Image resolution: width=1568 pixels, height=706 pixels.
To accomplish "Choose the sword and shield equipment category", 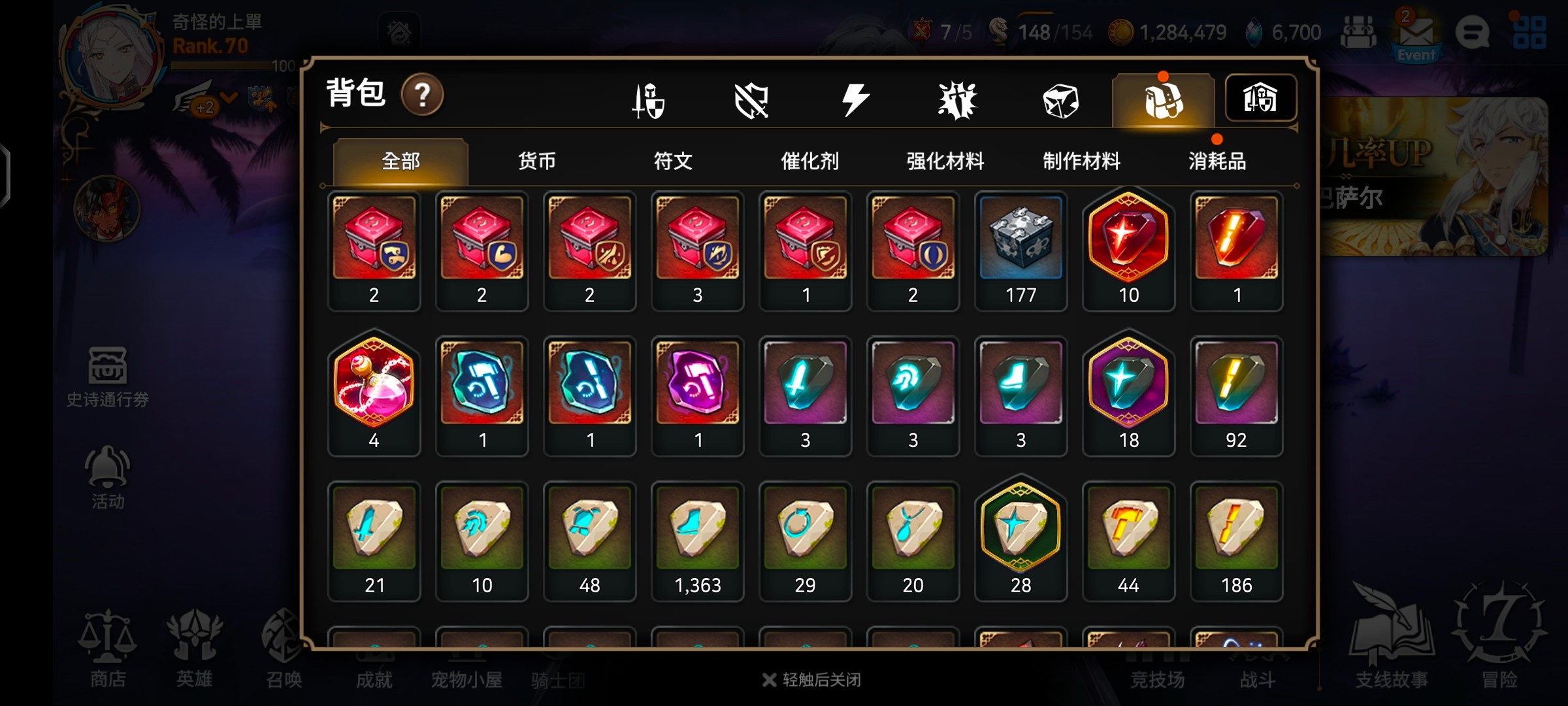I will [x=649, y=101].
